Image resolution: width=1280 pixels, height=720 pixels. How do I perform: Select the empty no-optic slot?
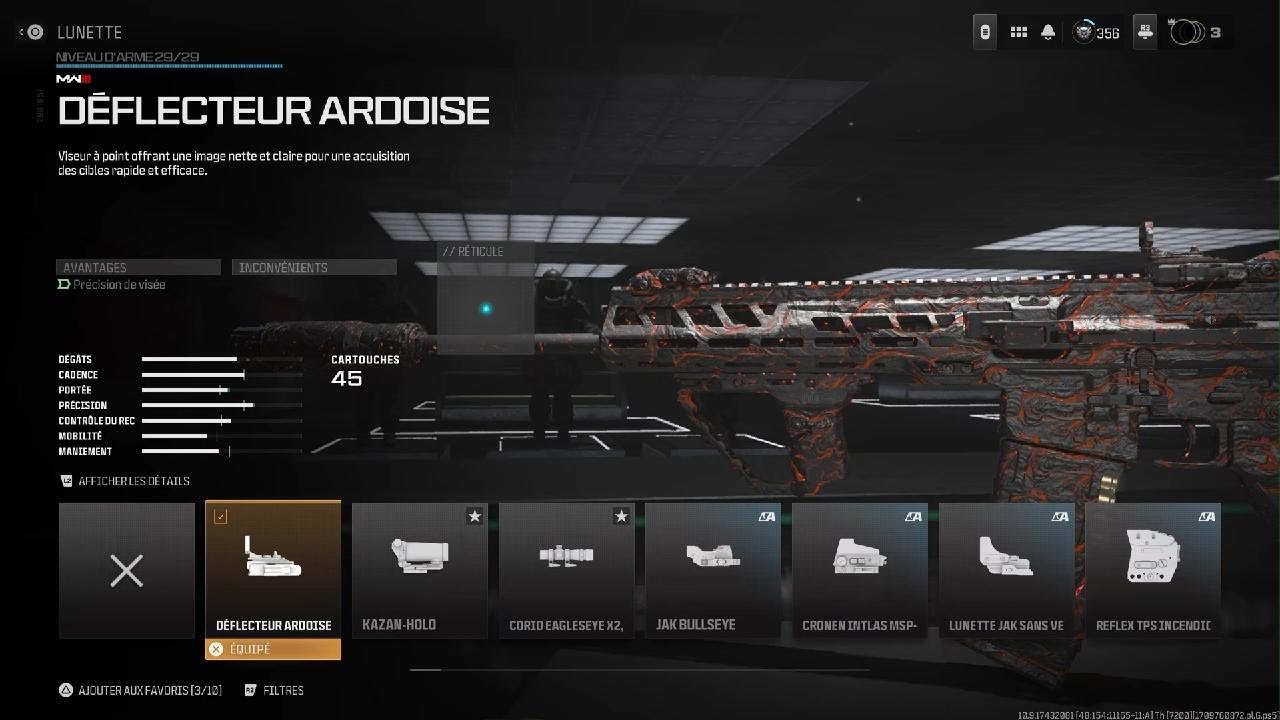pos(127,571)
